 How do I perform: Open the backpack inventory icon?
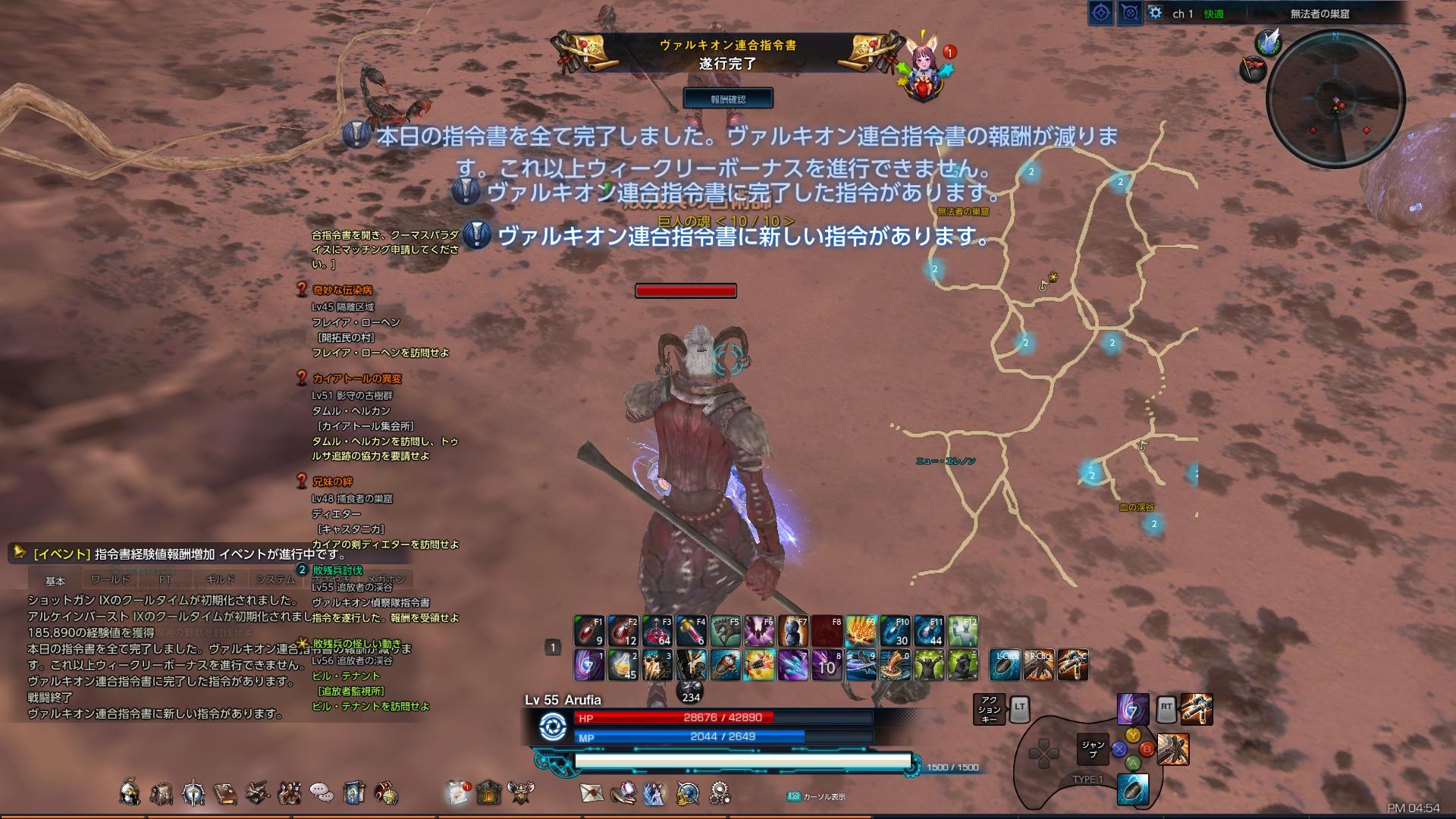pyautogui.click(x=162, y=793)
